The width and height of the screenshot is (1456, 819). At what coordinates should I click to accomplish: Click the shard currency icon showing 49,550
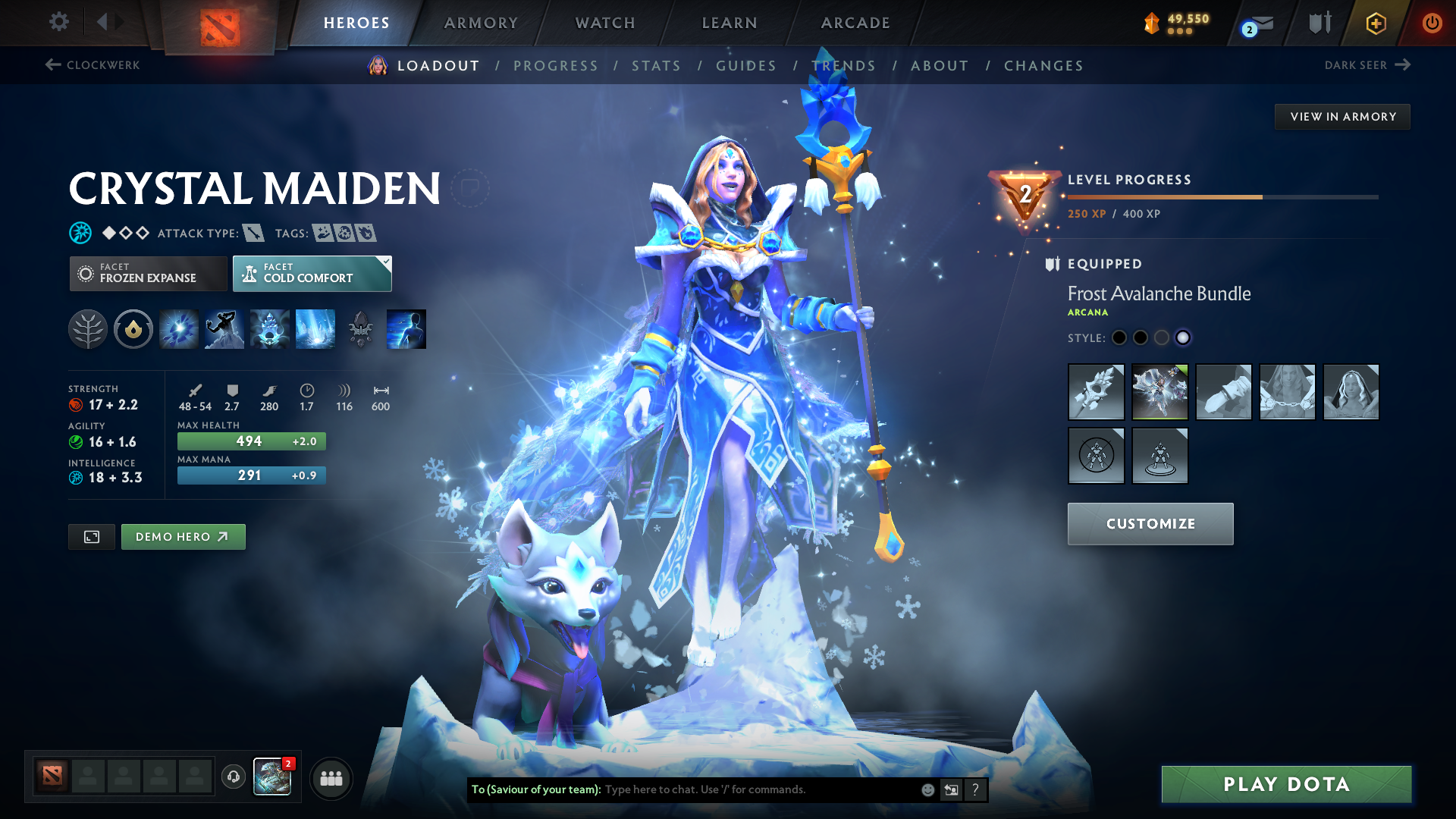(x=1151, y=23)
